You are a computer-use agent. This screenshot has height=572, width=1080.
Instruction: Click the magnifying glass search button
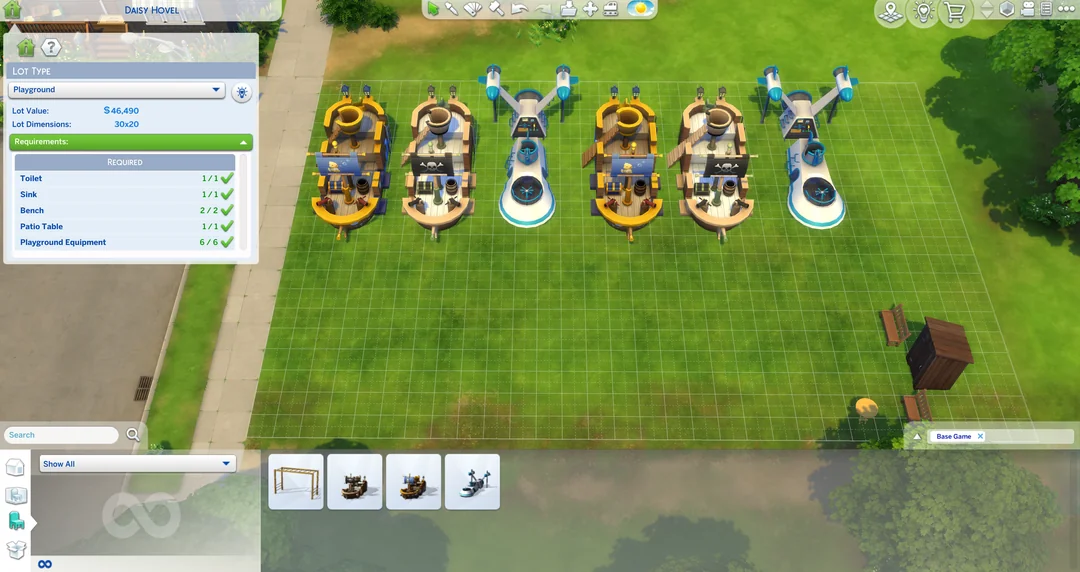click(x=133, y=435)
